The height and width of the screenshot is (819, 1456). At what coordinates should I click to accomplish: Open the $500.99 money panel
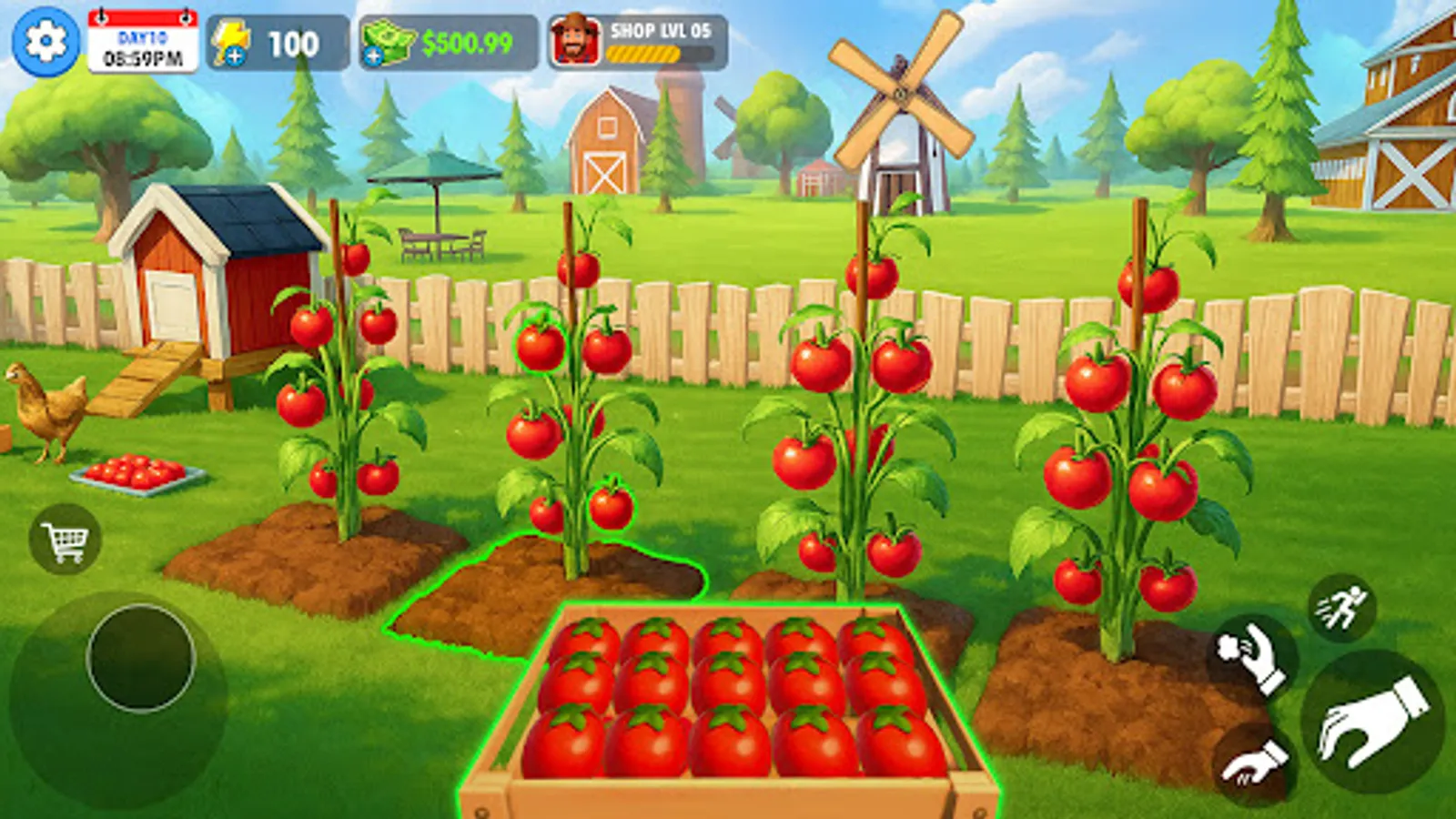click(466, 40)
